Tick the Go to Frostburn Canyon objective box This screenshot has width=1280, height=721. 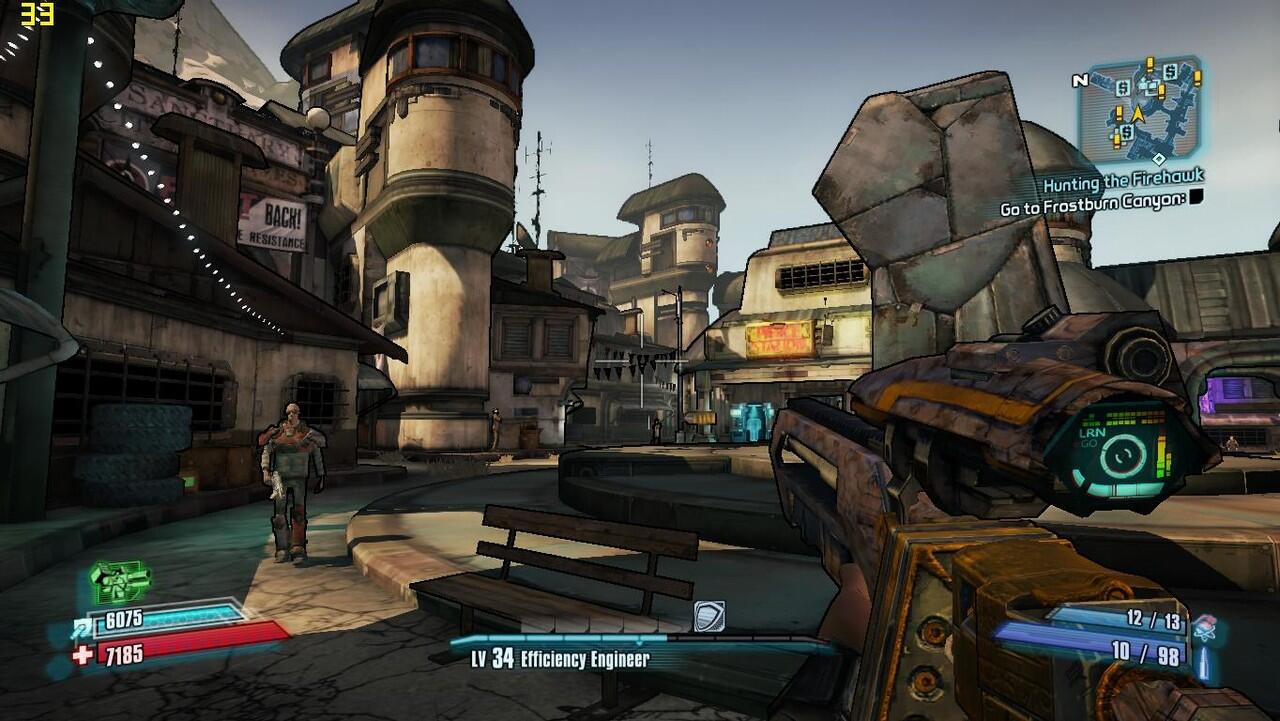click(x=1196, y=197)
